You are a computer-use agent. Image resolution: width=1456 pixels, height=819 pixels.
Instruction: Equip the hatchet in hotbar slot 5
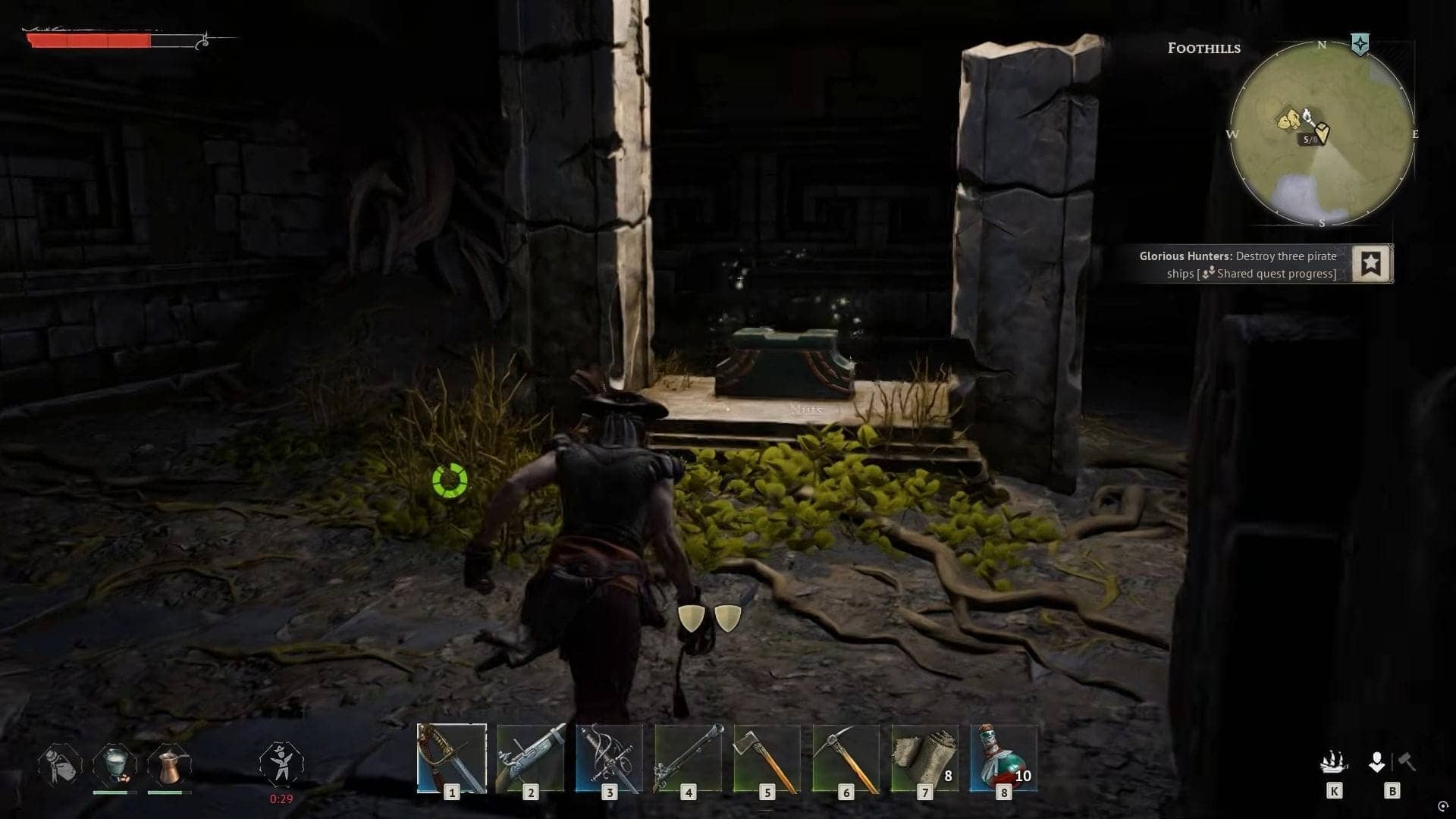tap(767, 758)
